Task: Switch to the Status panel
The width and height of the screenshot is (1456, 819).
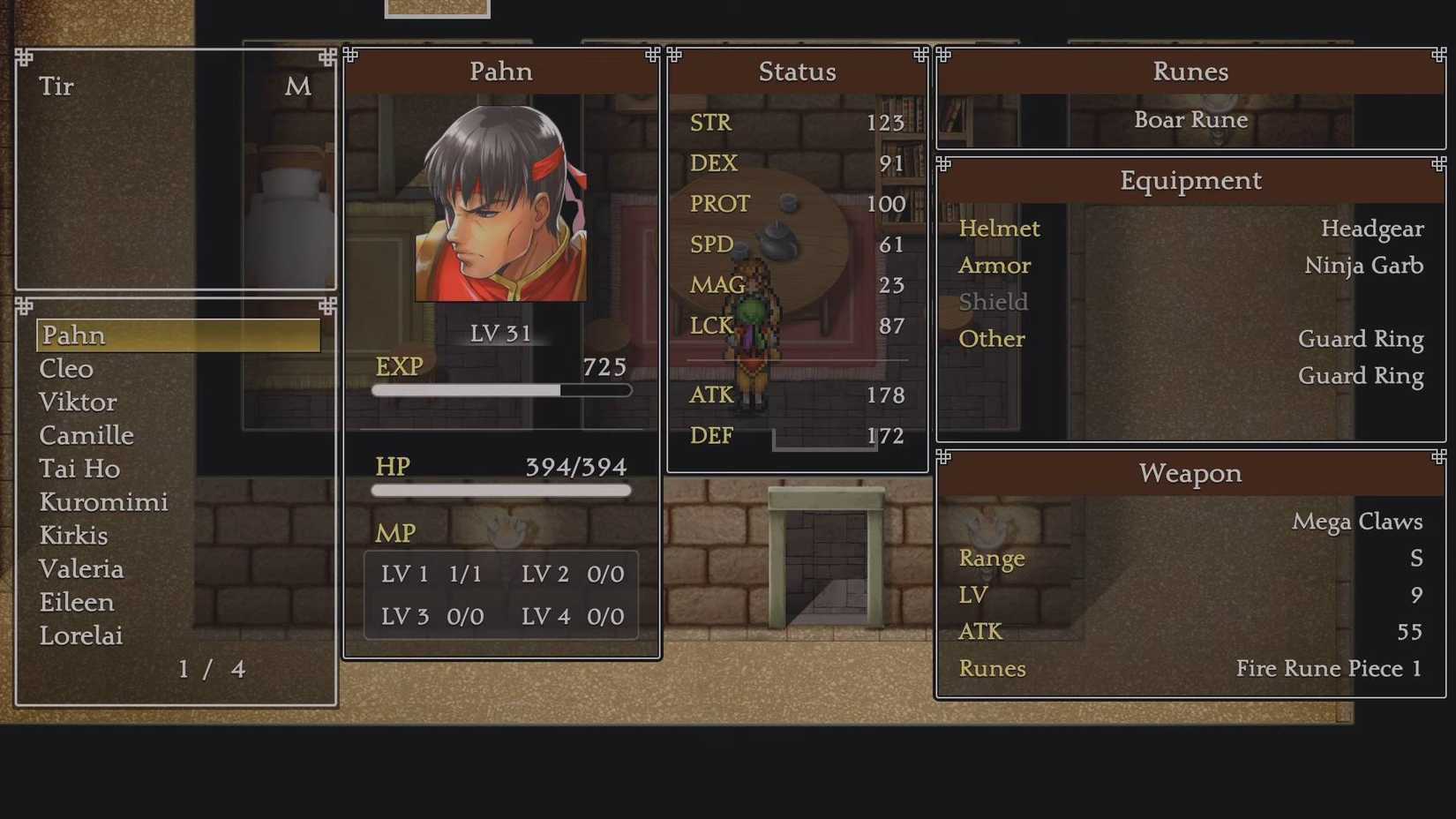Action: [797, 71]
